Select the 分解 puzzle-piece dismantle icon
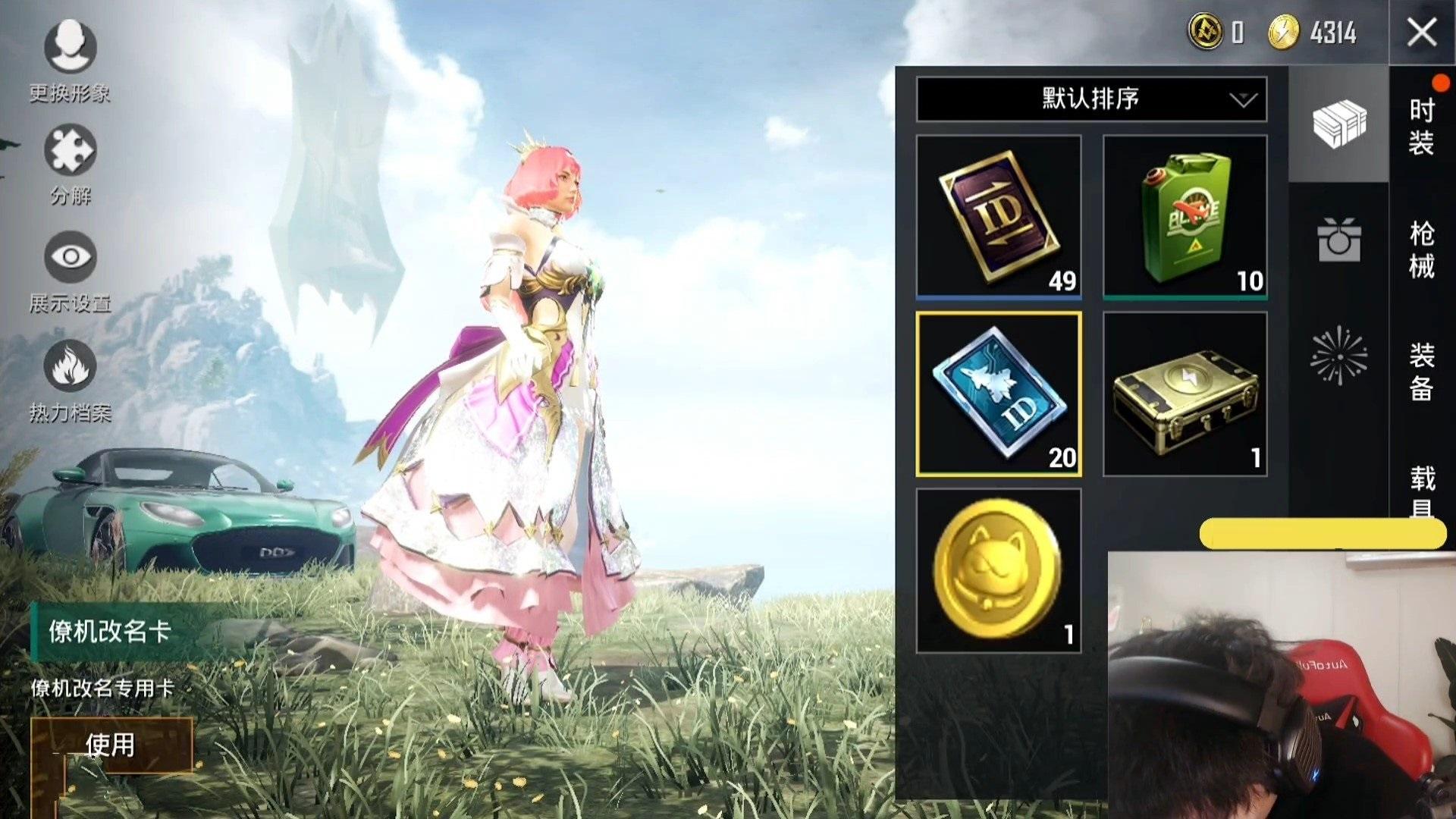Screen dimensions: 1456x819 pos(70,151)
